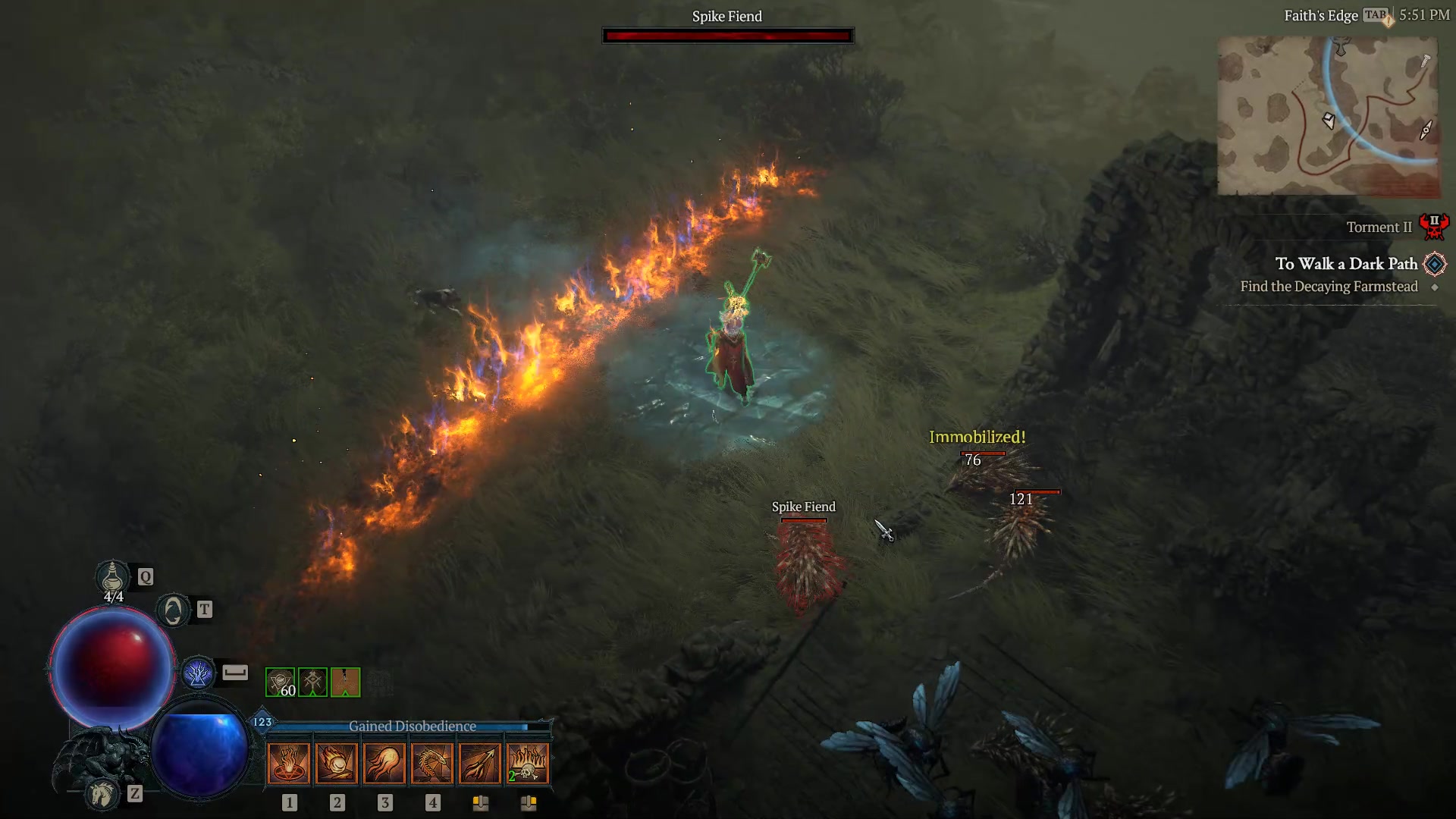Viewport: 1456px width, 819px height.
Task: Cast the Firewall skill in slot 1
Action: 289,762
